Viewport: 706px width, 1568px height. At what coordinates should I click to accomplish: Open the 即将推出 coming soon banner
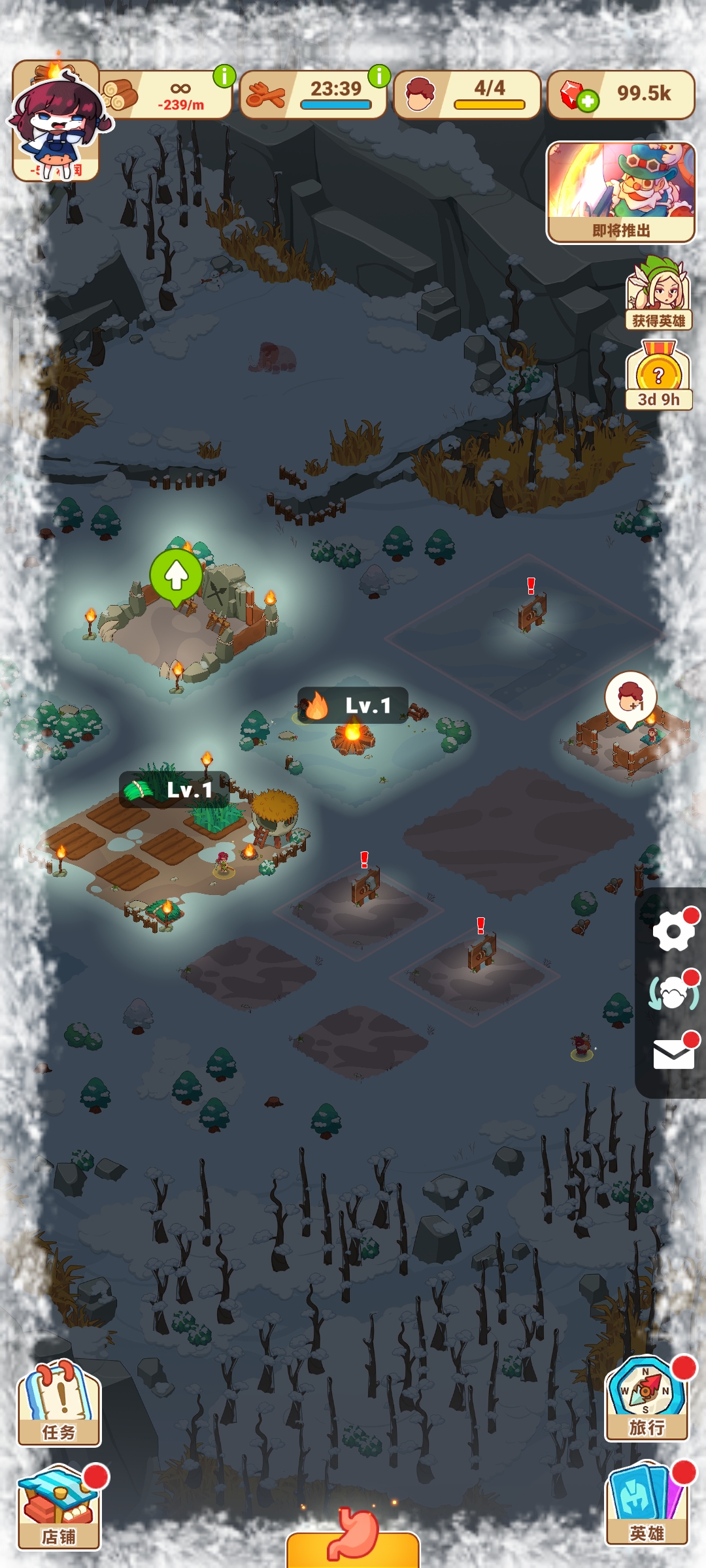coord(620,192)
